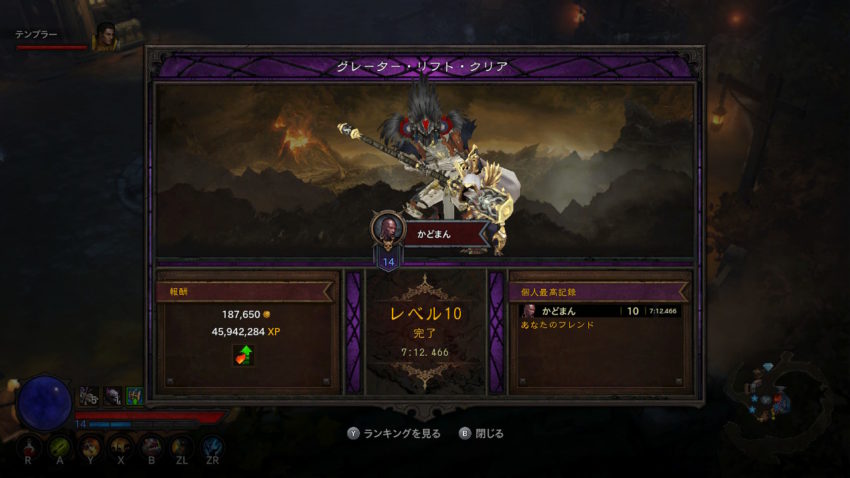Activate the blue claw skill icon
This screenshot has width=850, height=478.
click(212, 447)
